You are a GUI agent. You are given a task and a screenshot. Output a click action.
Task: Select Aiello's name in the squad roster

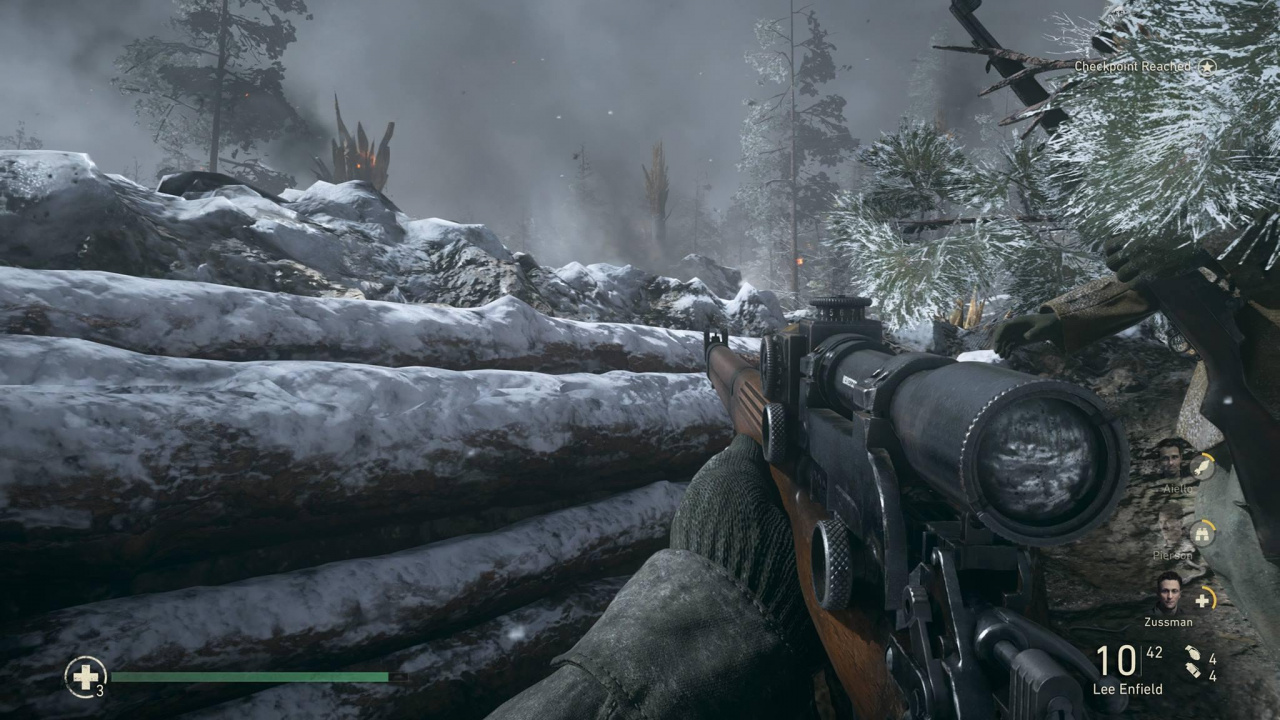(1180, 487)
